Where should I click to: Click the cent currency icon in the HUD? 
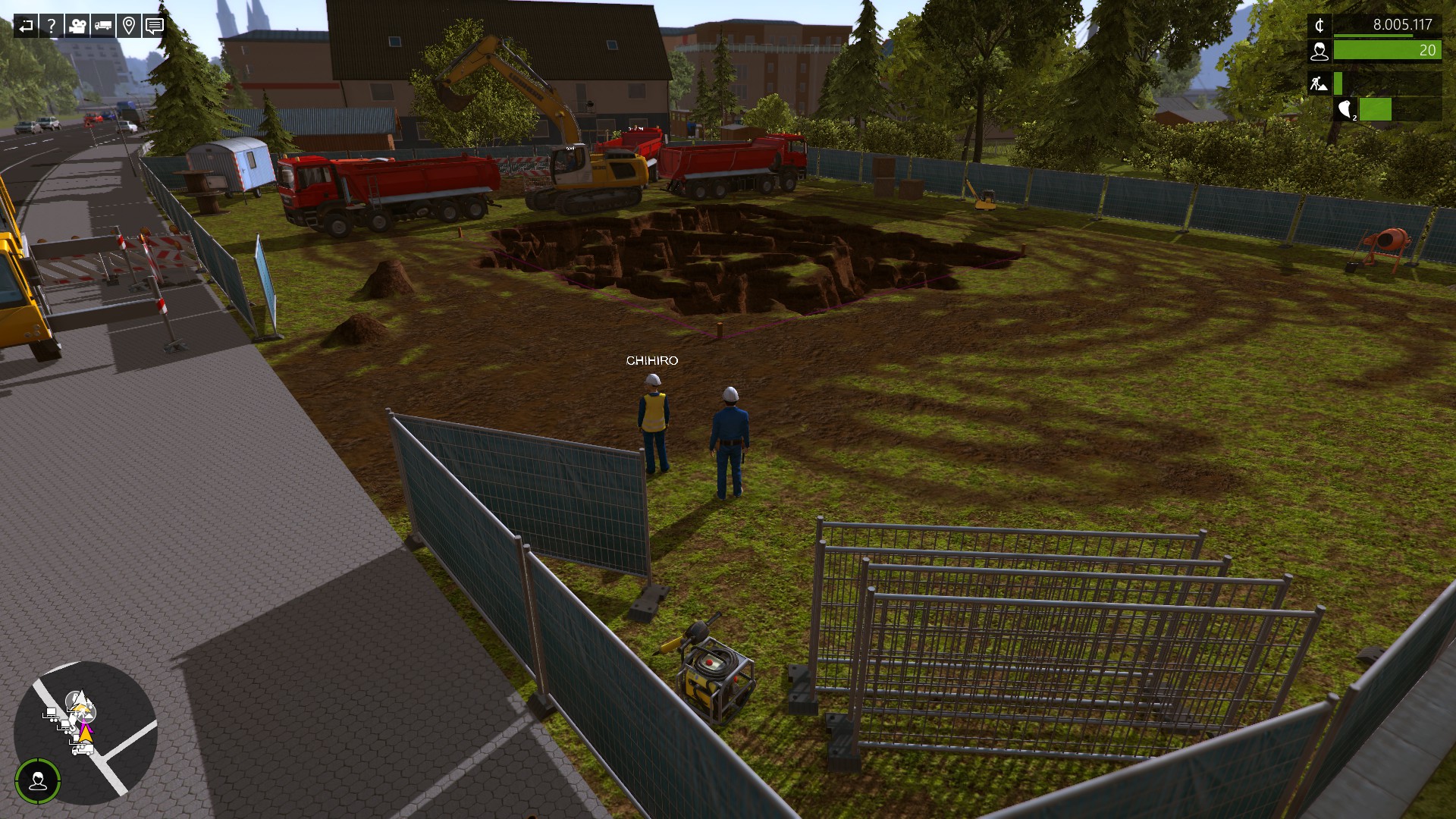1320,26
